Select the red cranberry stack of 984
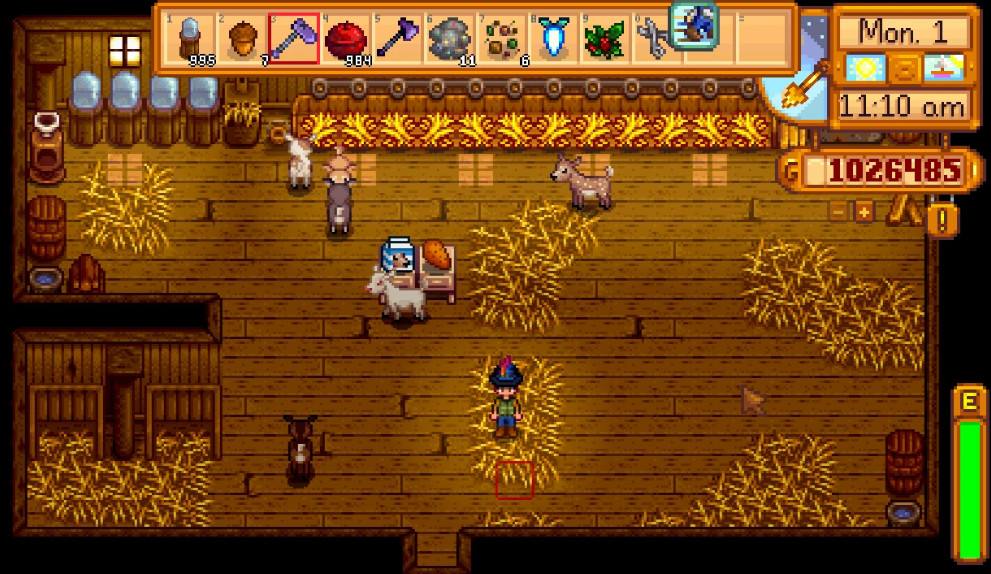The height and width of the screenshot is (574, 991). tap(346, 38)
